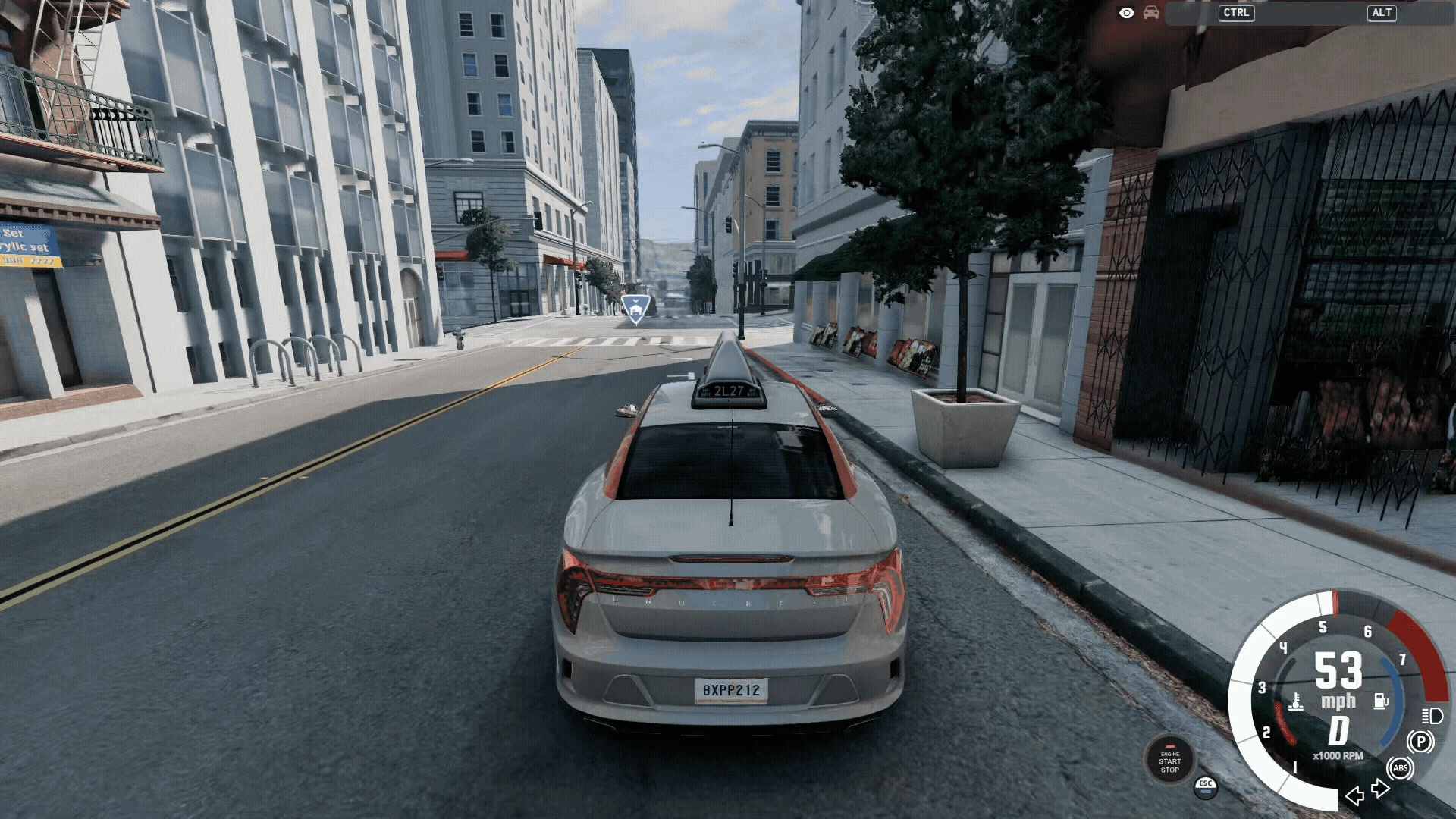
Task: Toggle the Engine Start Stop button
Action: [1169, 761]
